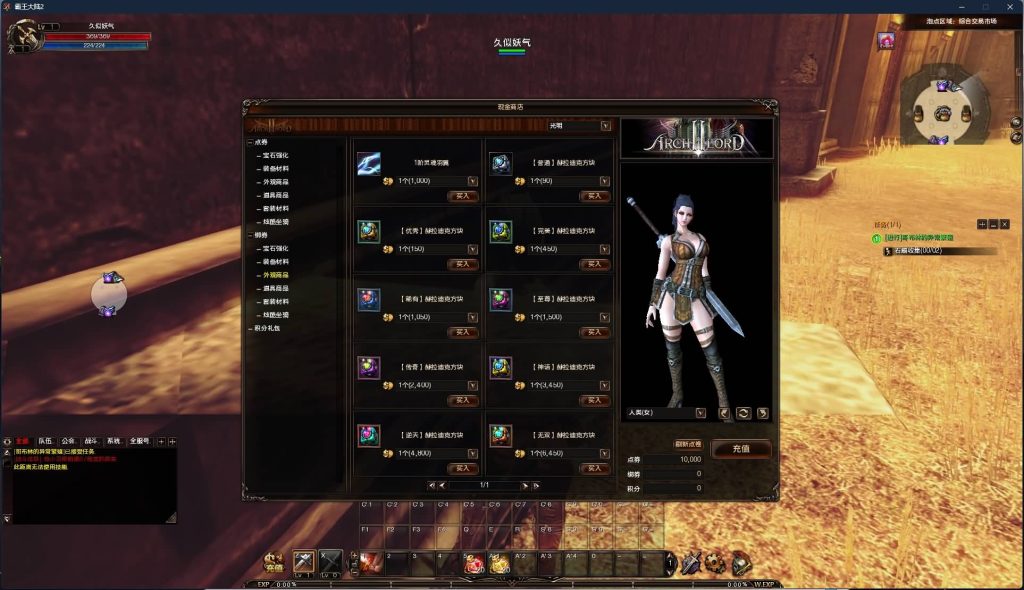Buy the 【无双】 cube priced 6,450
Screen dimensions: 1024x590
click(594, 468)
